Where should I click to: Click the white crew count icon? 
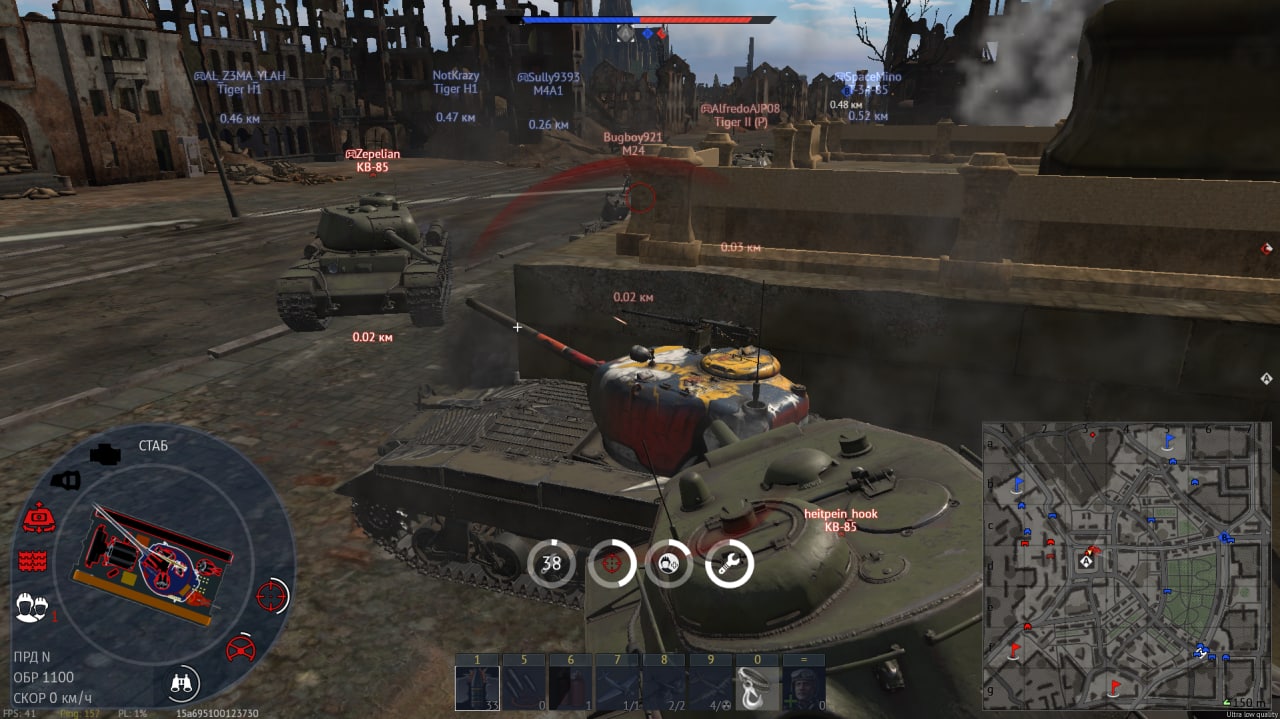click(31, 605)
